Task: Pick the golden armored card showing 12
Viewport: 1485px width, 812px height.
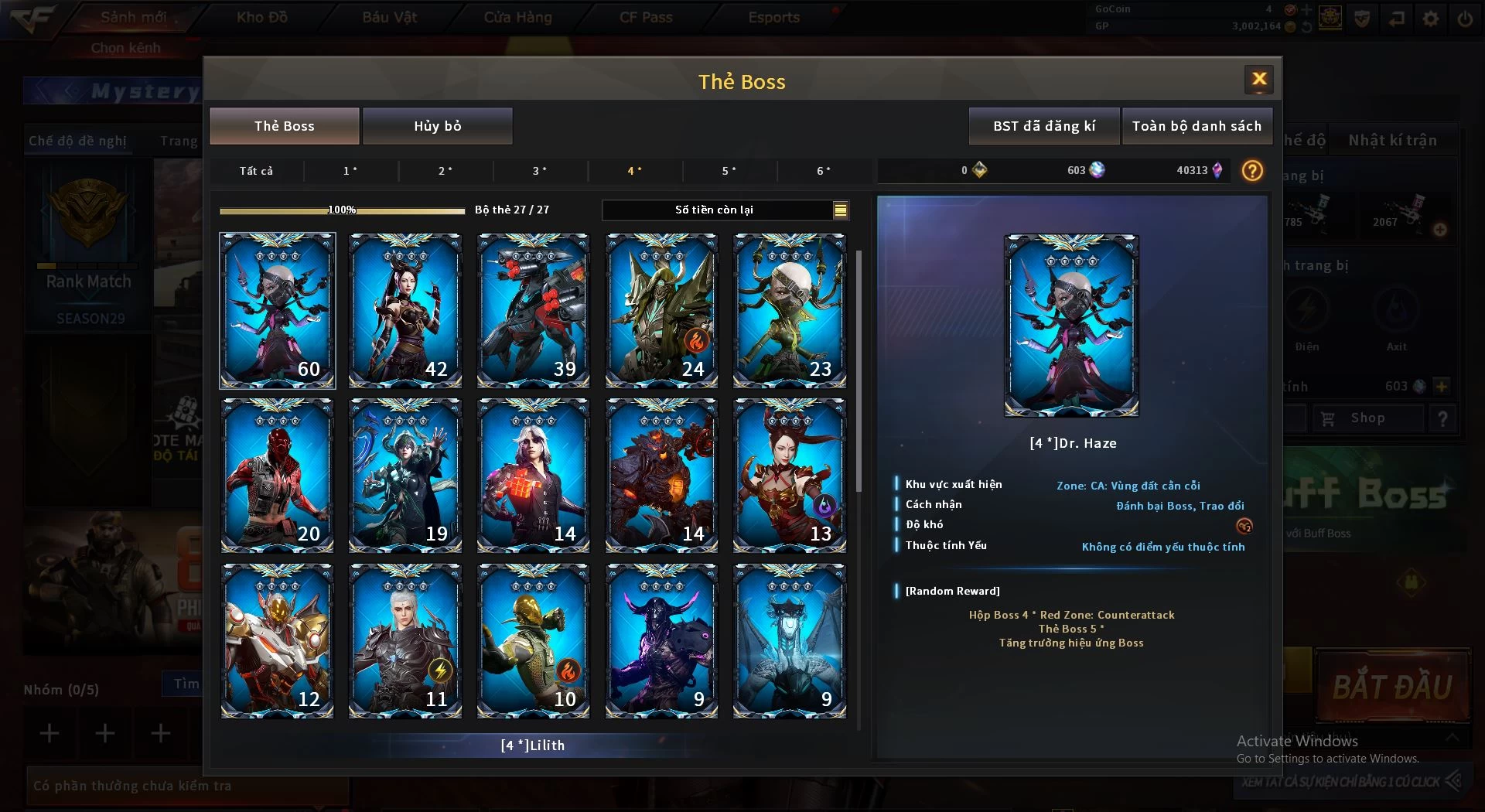Action: (x=278, y=640)
